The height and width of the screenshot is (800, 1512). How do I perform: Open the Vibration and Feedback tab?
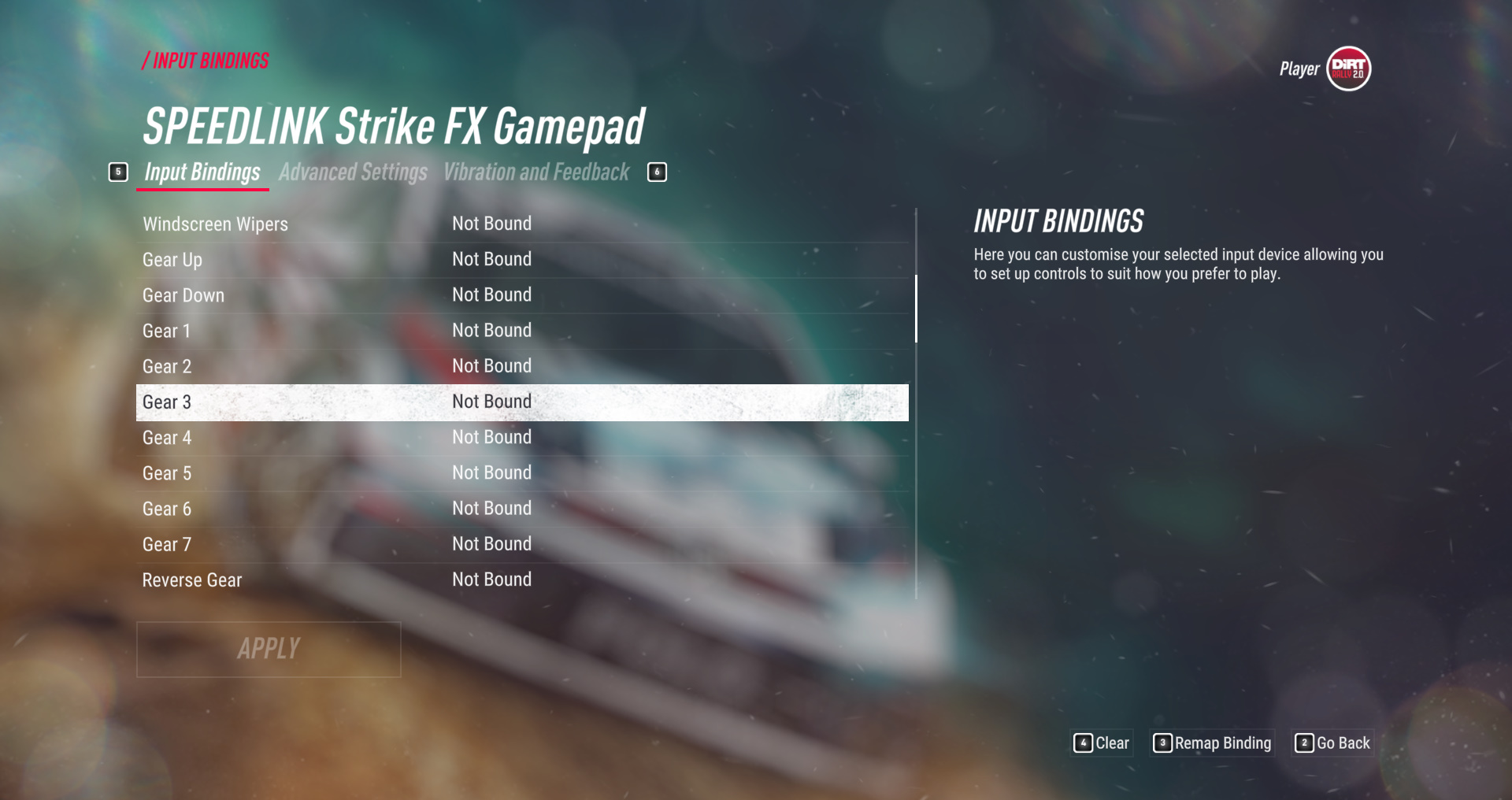(536, 172)
